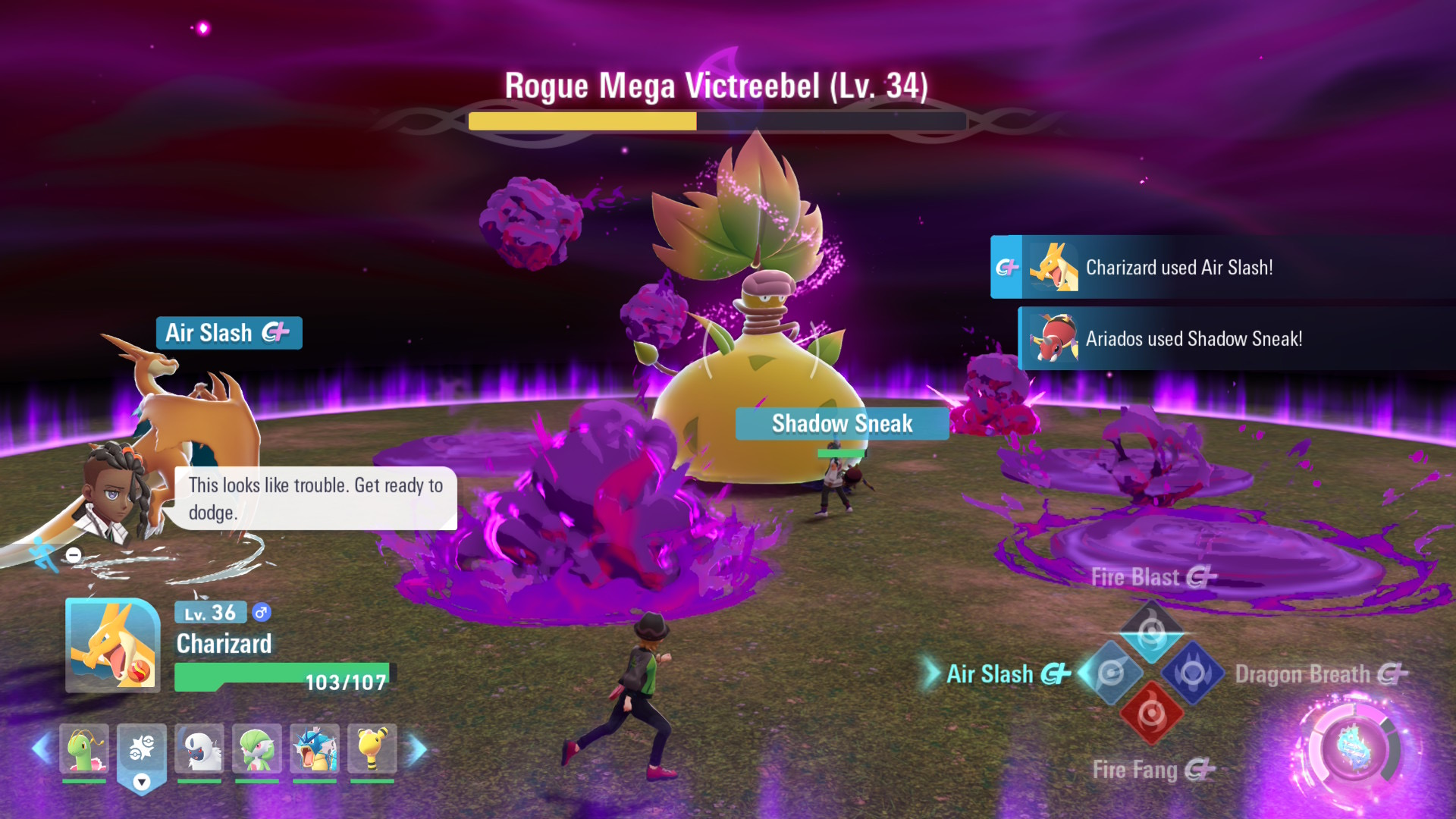Dismiss the trainer's dodge warning bubble
This screenshot has width=1456, height=819.
[315, 498]
